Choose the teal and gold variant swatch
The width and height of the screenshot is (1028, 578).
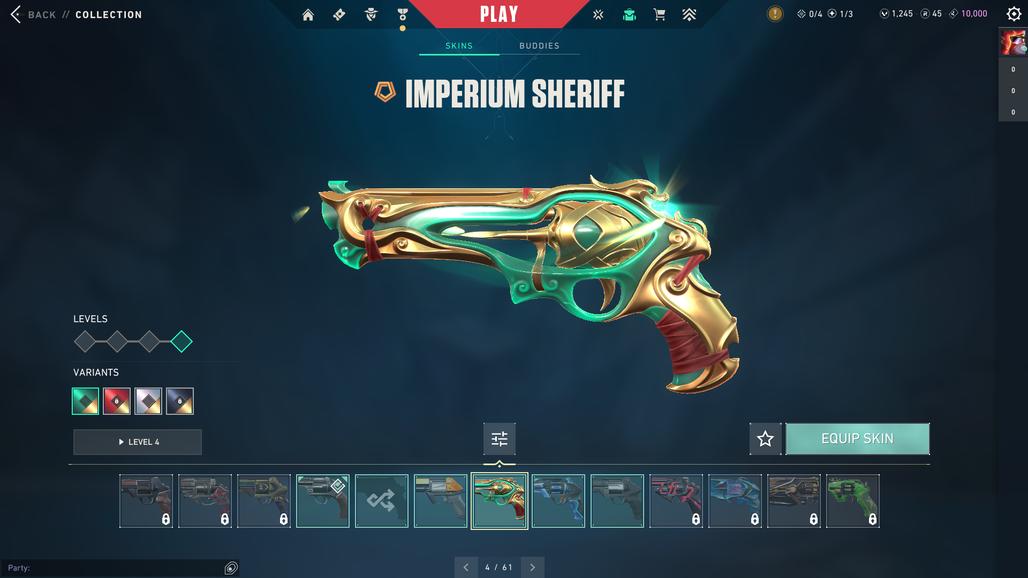point(86,401)
